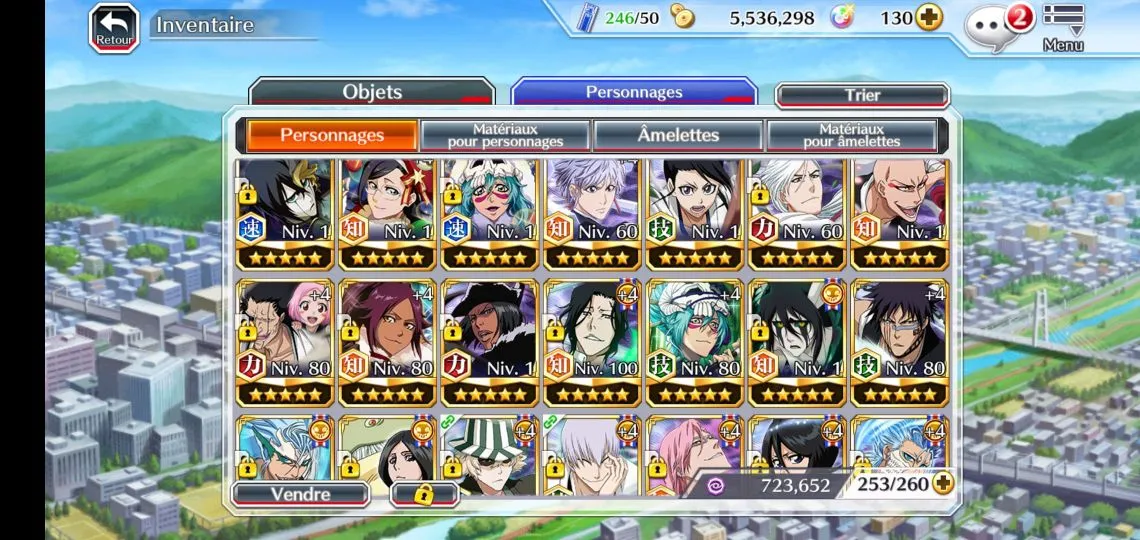Show the orange Personnages sub-tab
Viewport: 1140px width, 540px height.
click(x=331, y=135)
